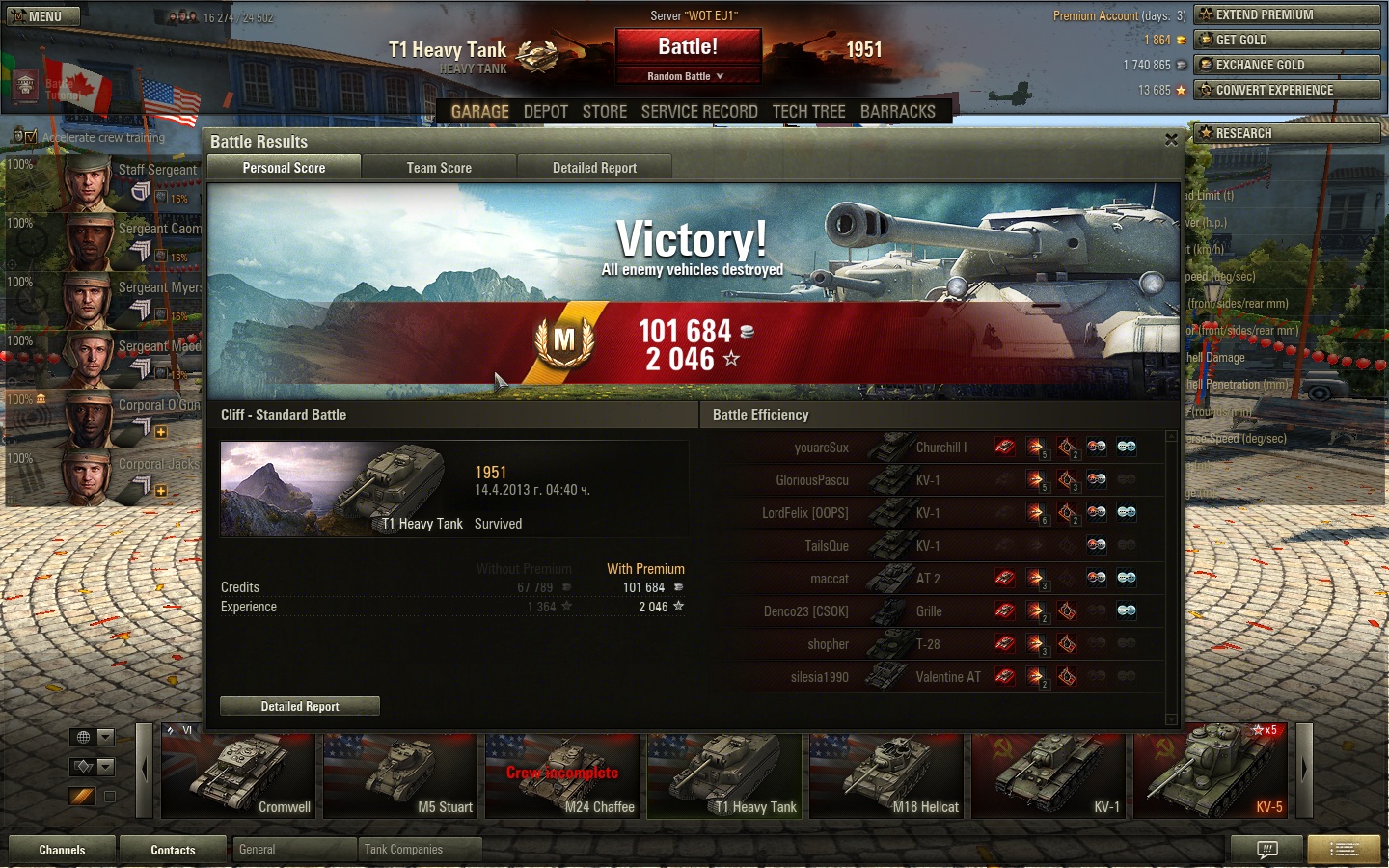Click the Detailed Report button under credits

(x=300, y=706)
